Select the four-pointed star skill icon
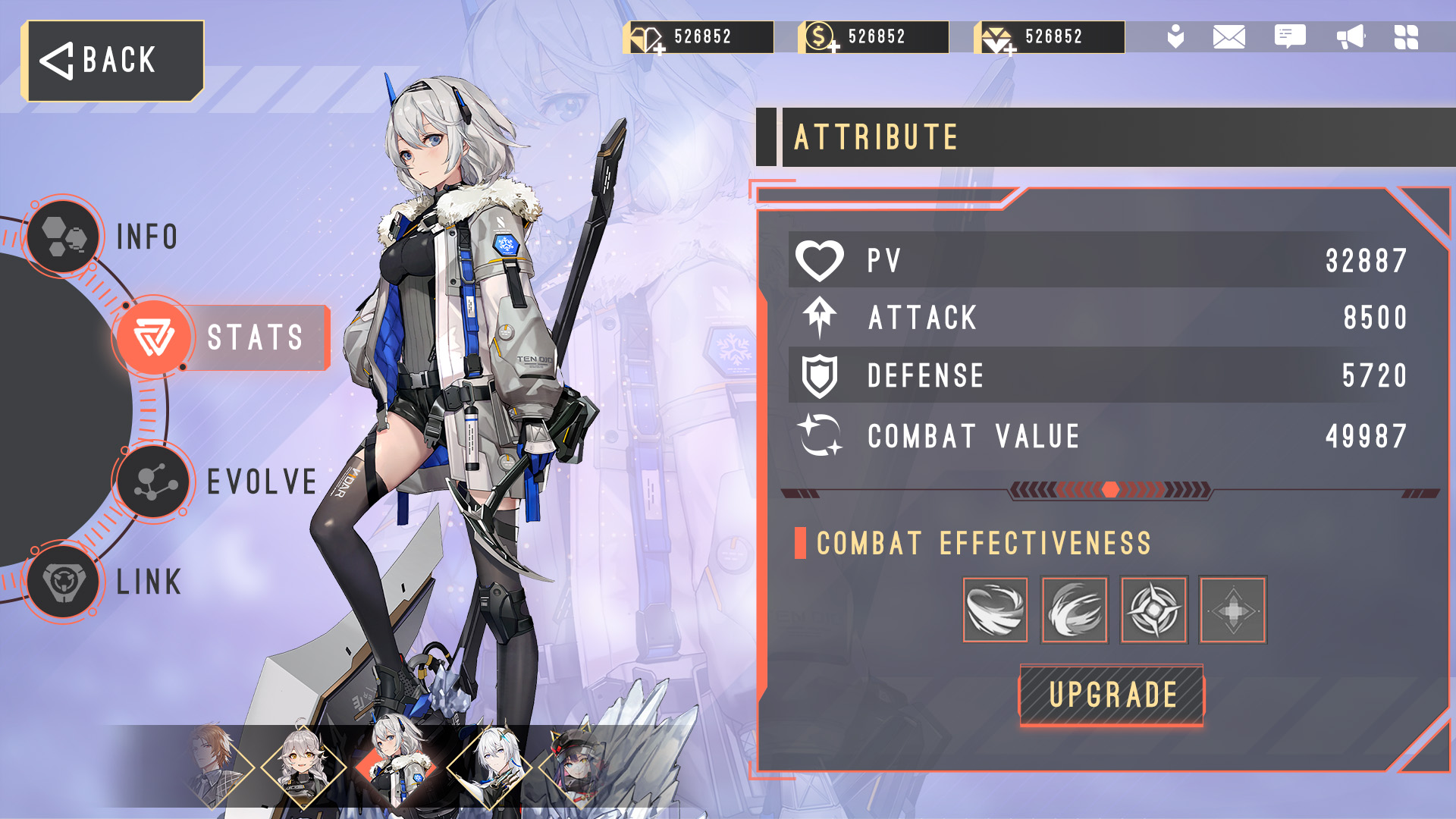 [1153, 610]
